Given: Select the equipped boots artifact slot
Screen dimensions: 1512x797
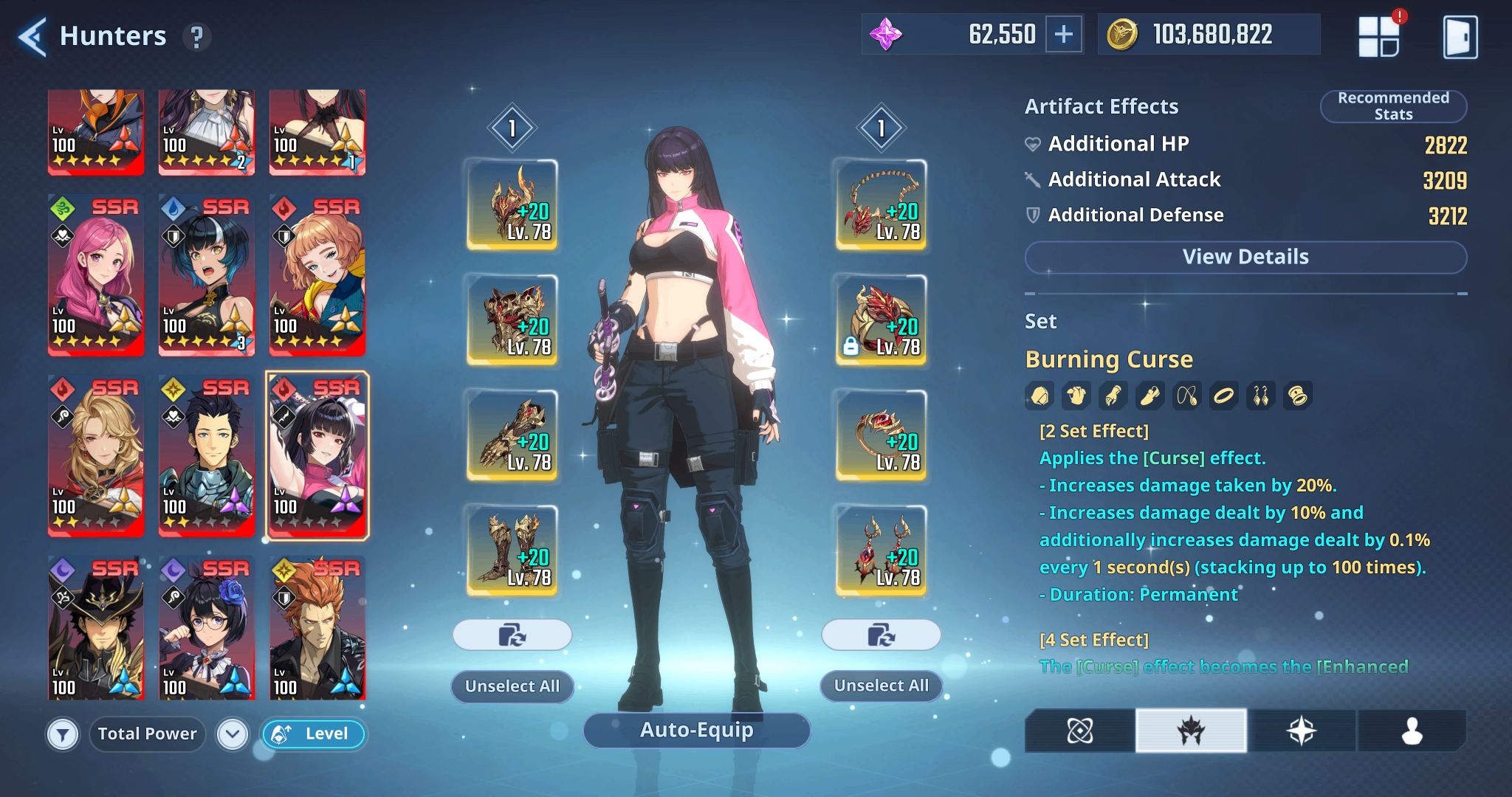Looking at the screenshot, I should pyautogui.click(x=512, y=550).
